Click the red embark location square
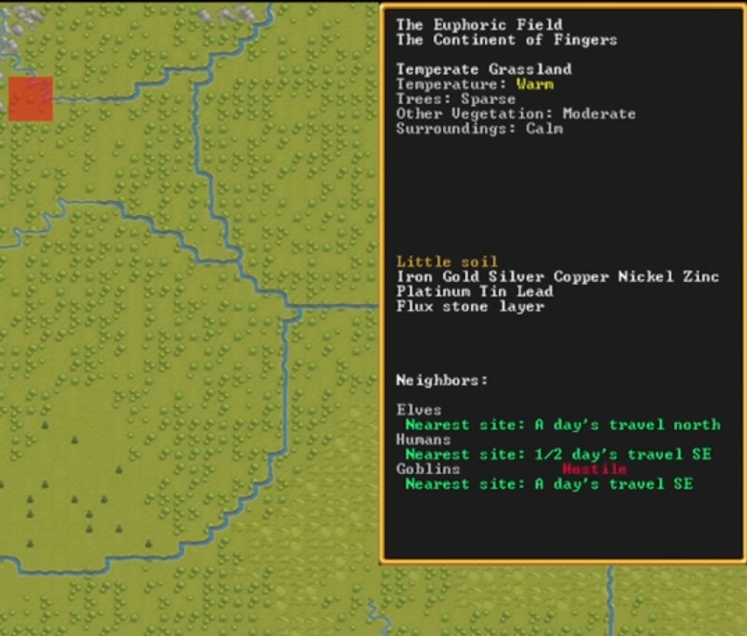The height and width of the screenshot is (636, 747). (x=30, y=99)
